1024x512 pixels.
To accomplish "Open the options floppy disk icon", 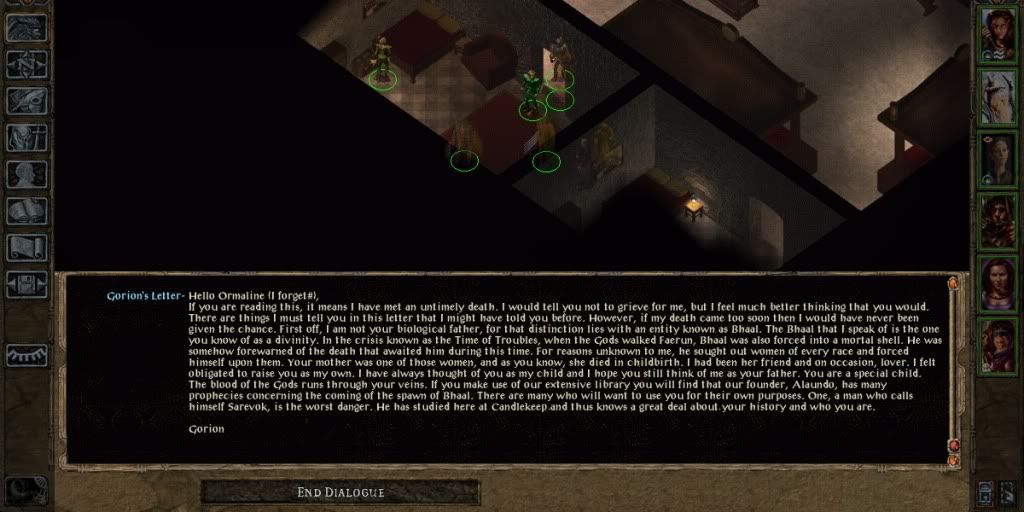I will [27, 283].
